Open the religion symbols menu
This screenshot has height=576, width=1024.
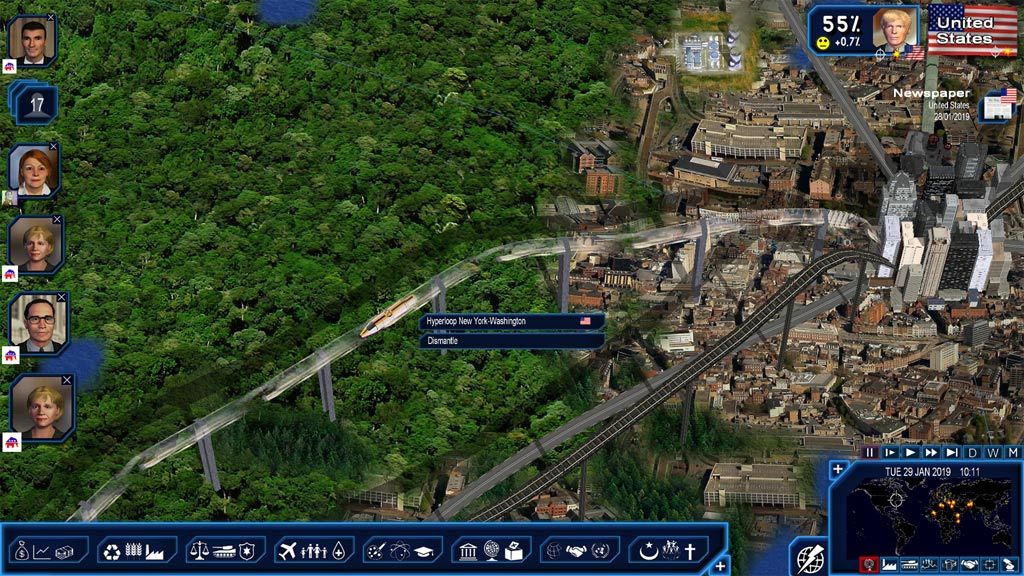pyautogui.click(x=668, y=550)
